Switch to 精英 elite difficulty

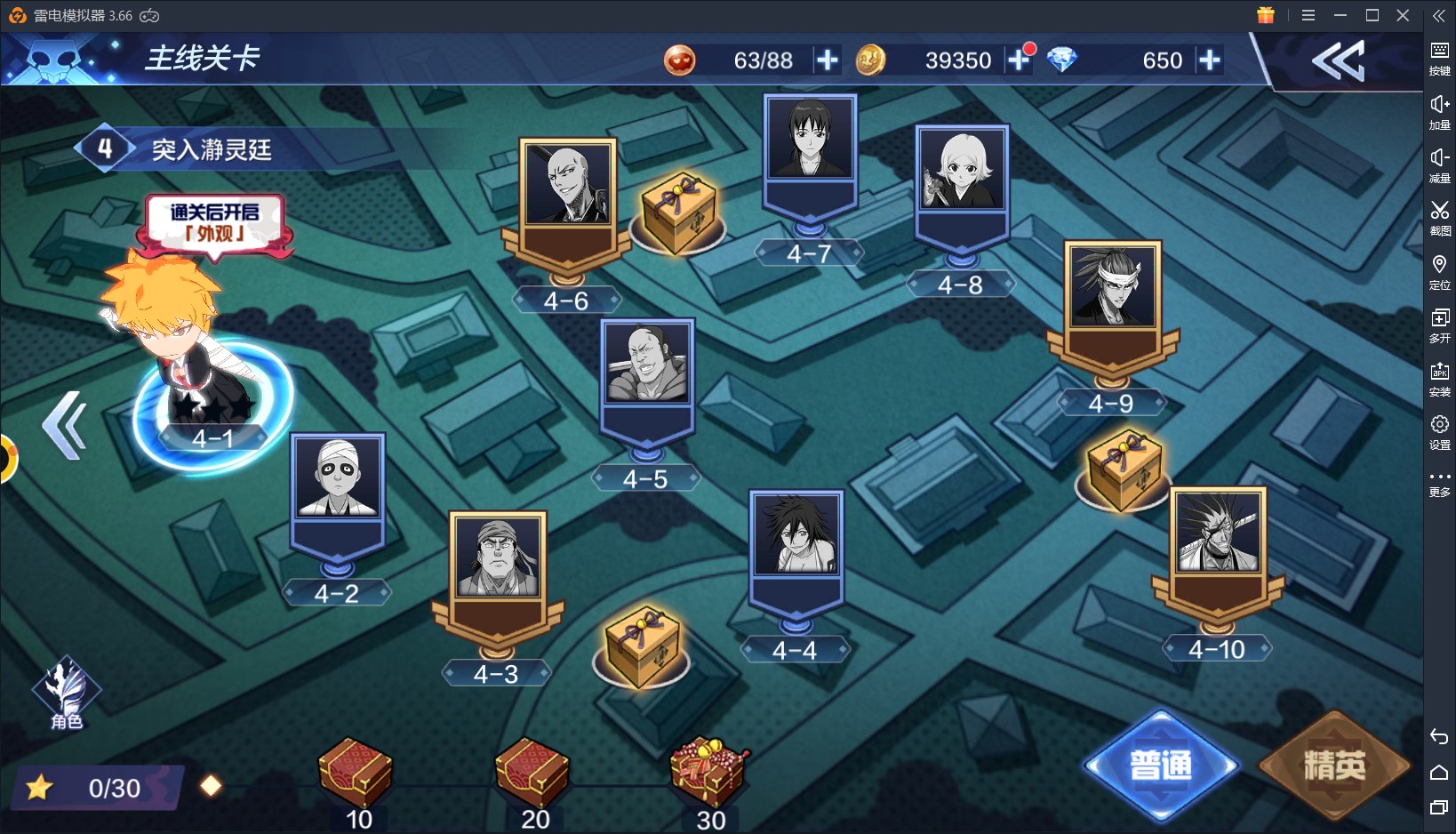coord(1333,766)
